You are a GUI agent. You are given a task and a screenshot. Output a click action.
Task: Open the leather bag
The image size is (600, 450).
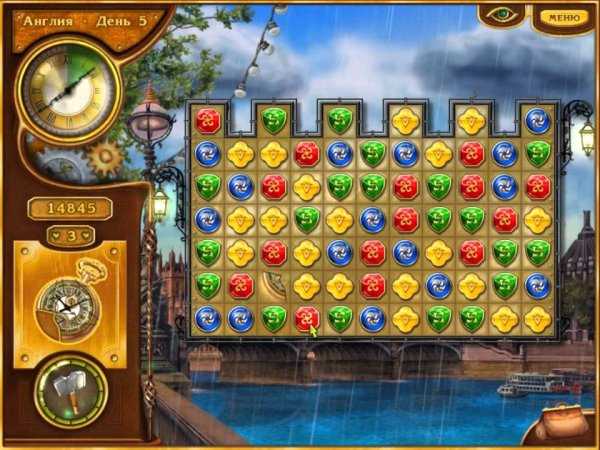pos(560,423)
